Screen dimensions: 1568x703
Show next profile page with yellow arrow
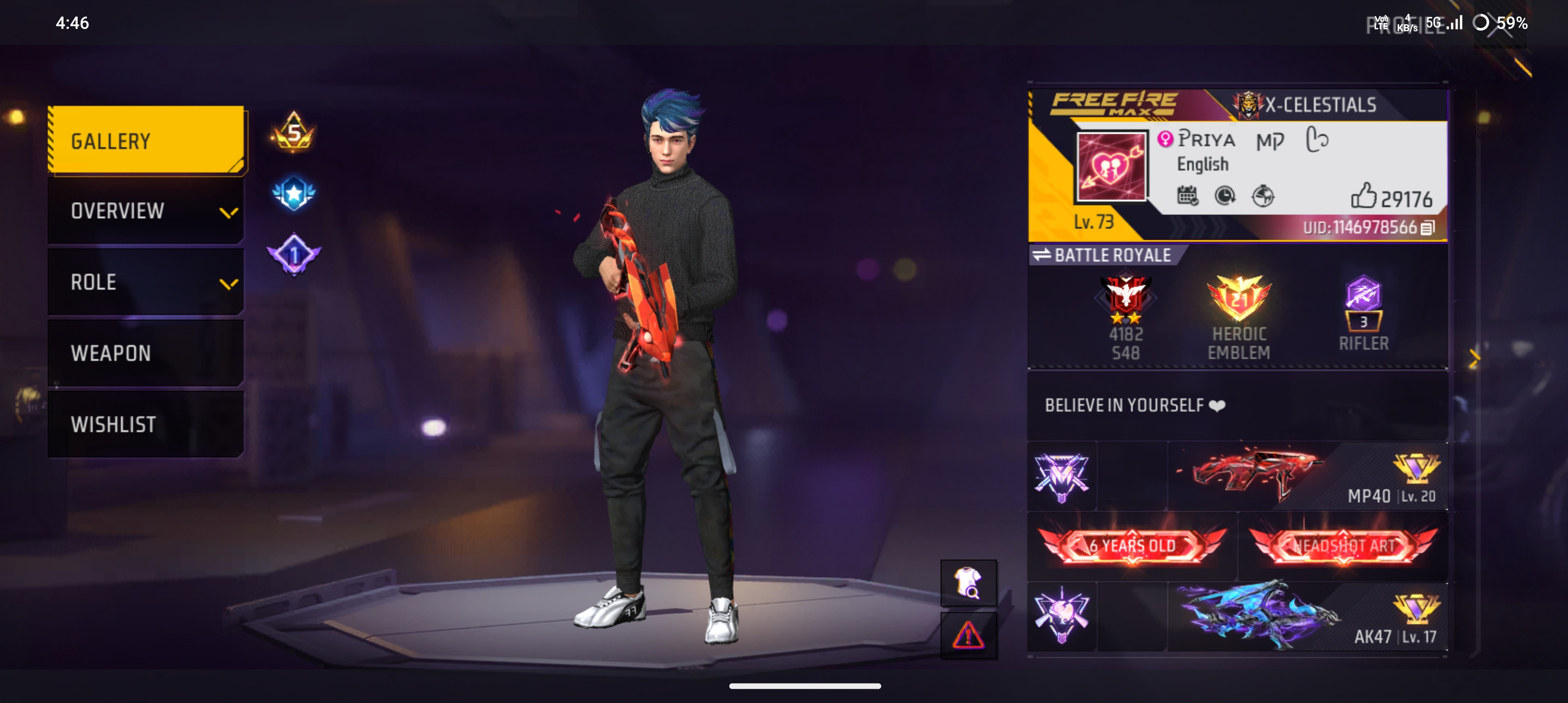click(x=1474, y=359)
